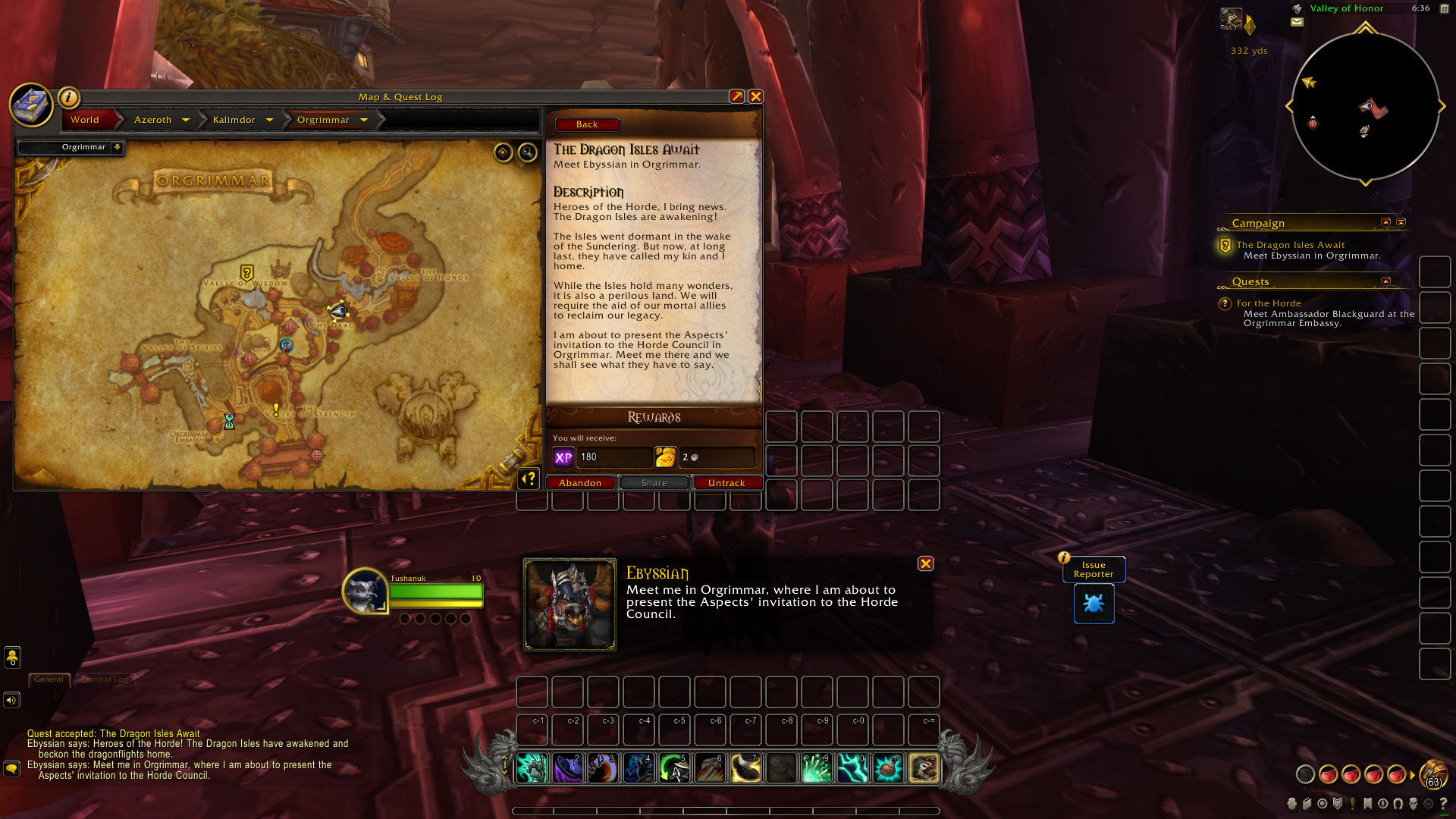Click the Back button in quest details
Viewport: 1456px width, 819px height.
point(587,124)
